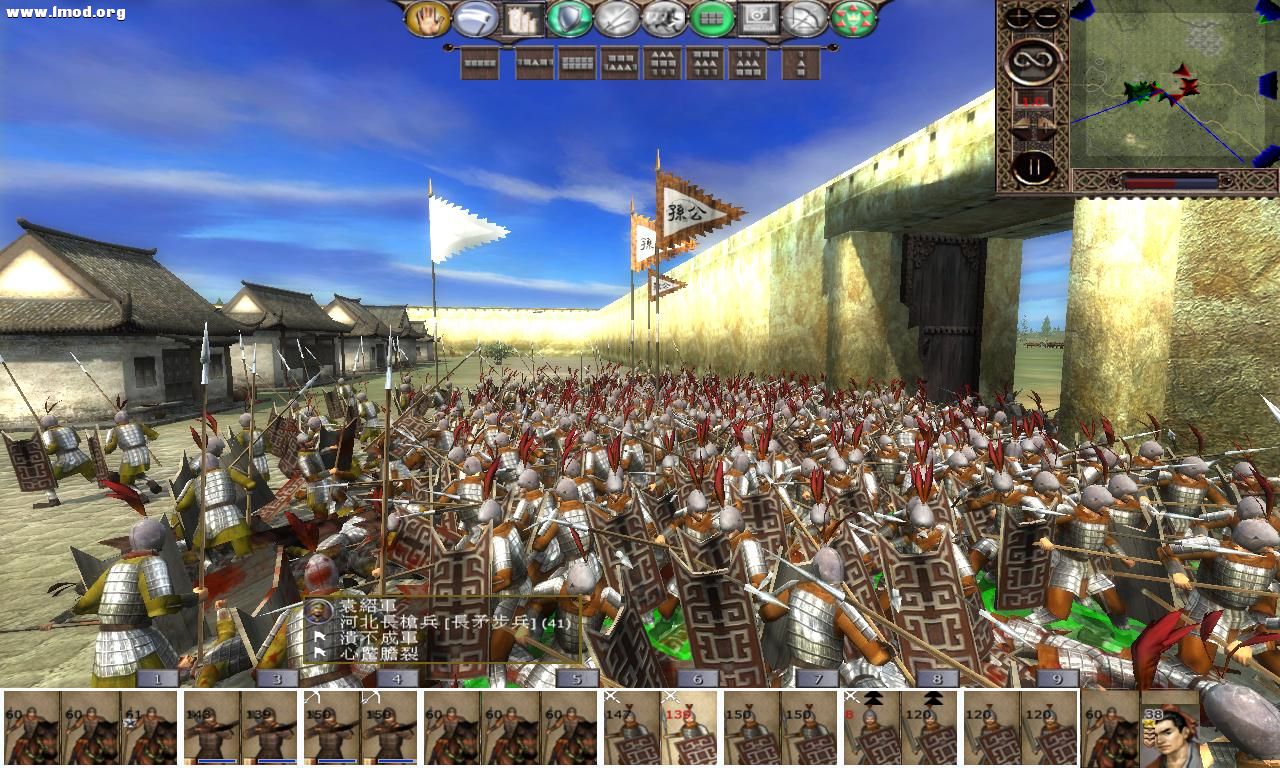Viewport: 1280px width, 768px height.
Task: Open the group formations green grid icon
Action: (711, 17)
